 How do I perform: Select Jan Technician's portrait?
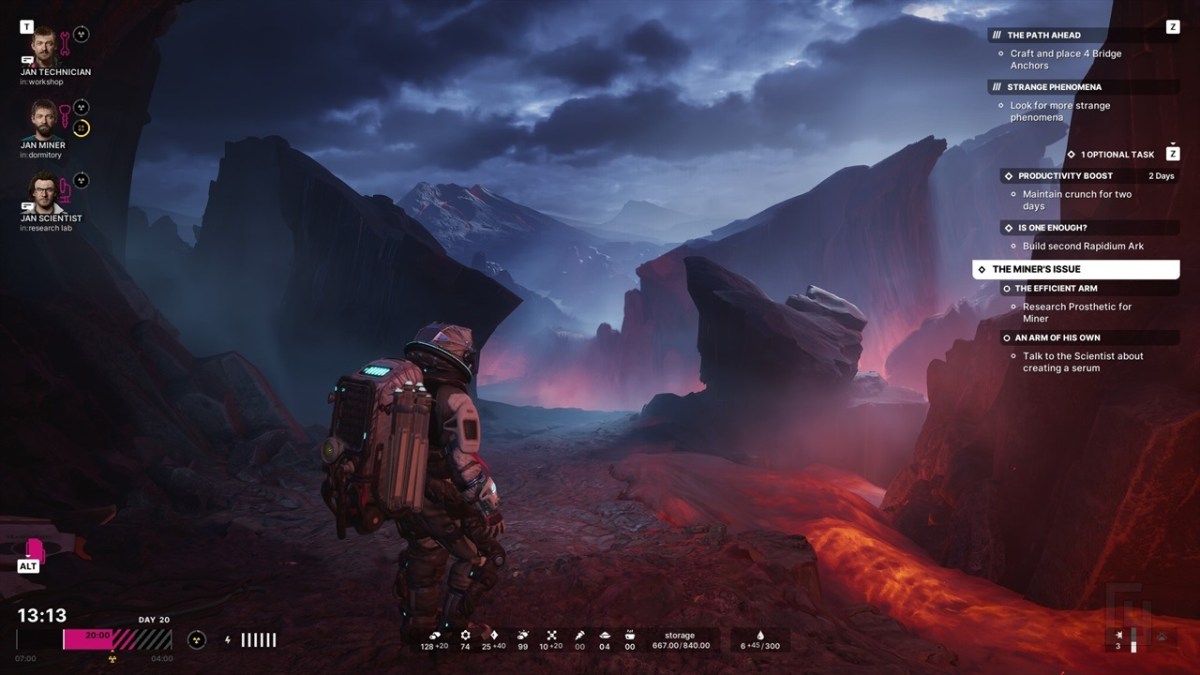(x=44, y=46)
